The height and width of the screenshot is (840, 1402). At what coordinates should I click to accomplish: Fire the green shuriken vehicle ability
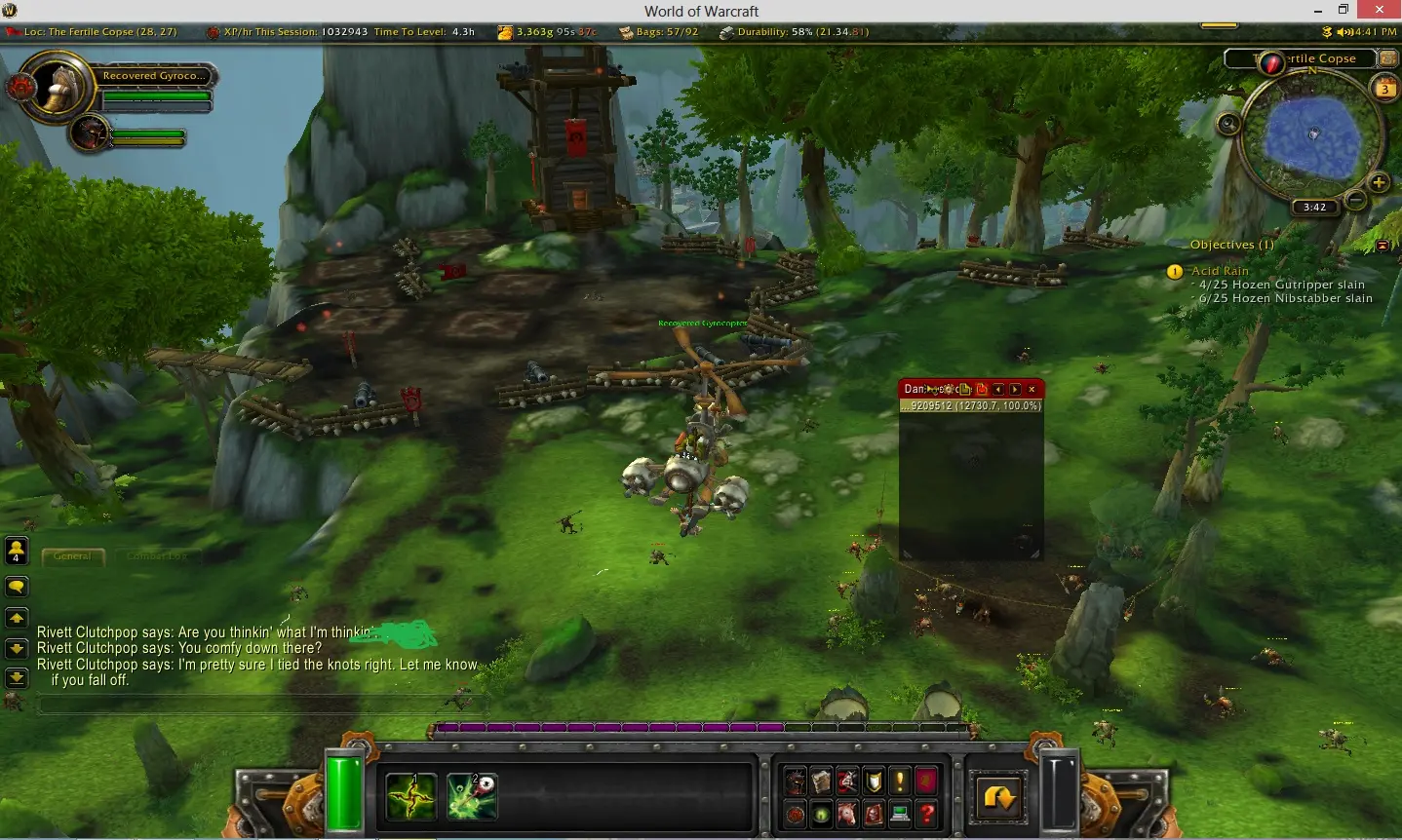(x=410, y=796)
